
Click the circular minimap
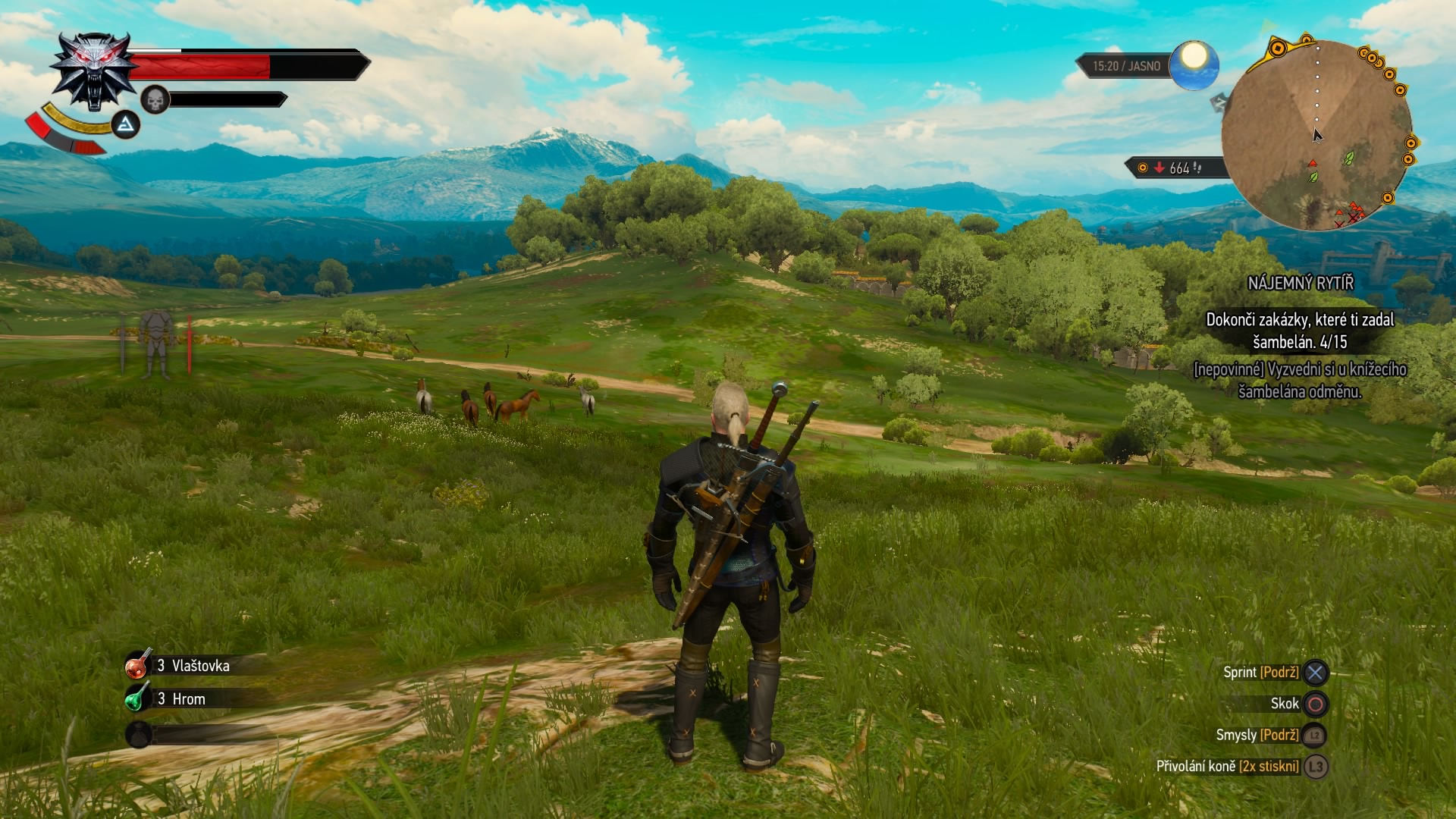click(x=1316, y=135)
